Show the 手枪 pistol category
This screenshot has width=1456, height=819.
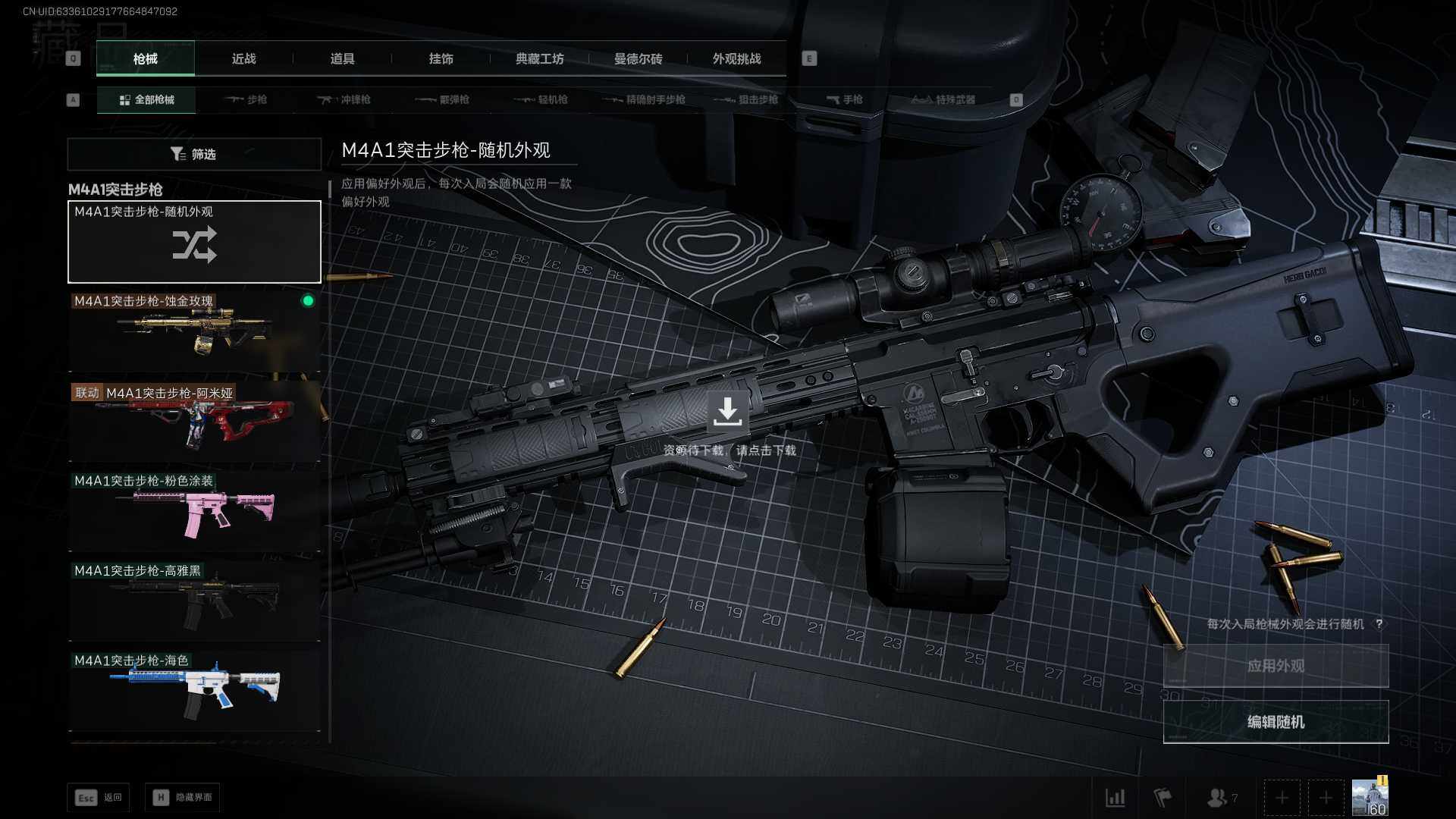[x=844, y=99]
